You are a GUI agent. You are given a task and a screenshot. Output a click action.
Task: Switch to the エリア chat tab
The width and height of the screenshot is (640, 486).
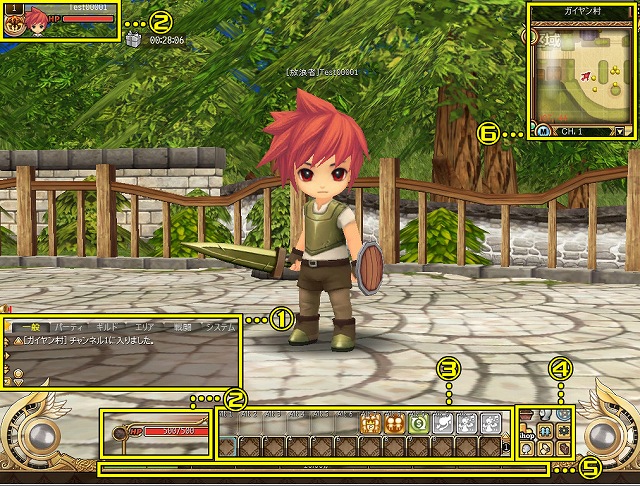[144, 327]
